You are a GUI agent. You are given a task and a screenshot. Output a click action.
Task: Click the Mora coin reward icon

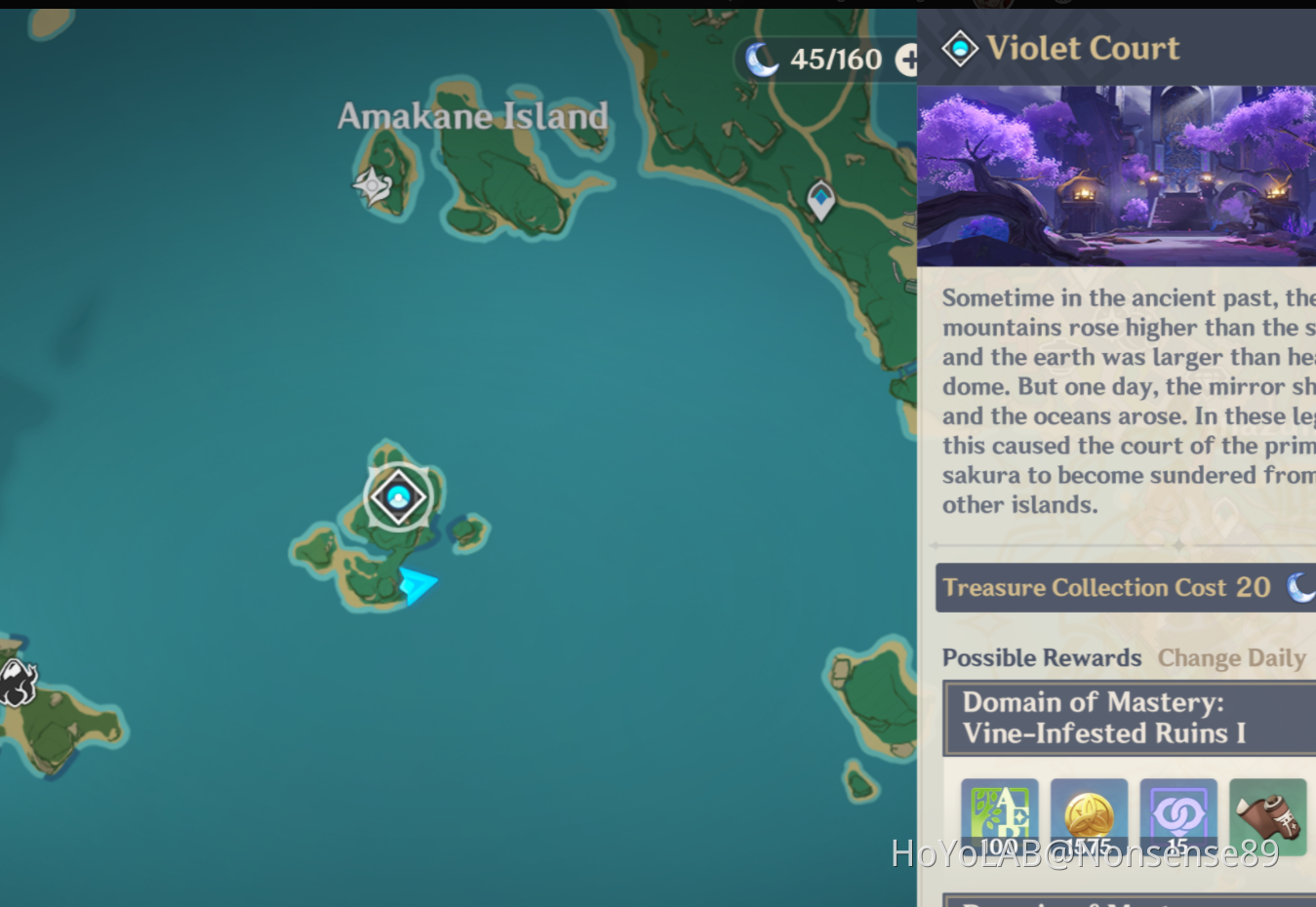point(1089,817)
